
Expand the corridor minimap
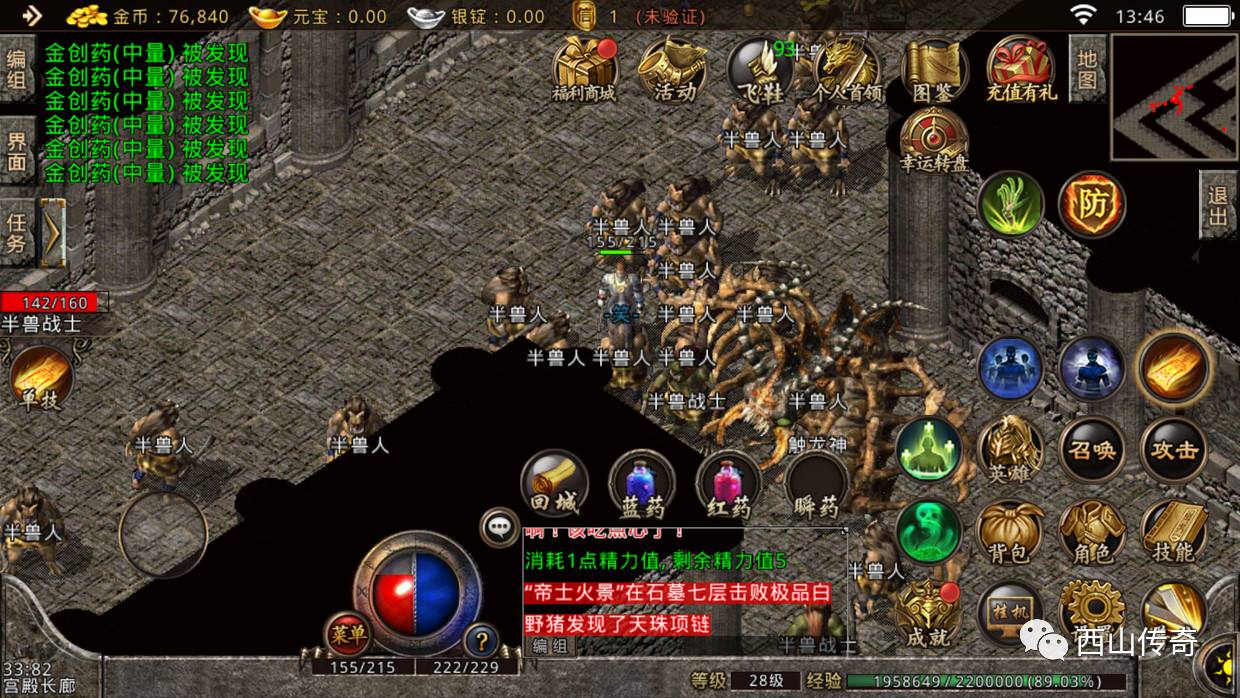click(x=1174, y=97)
